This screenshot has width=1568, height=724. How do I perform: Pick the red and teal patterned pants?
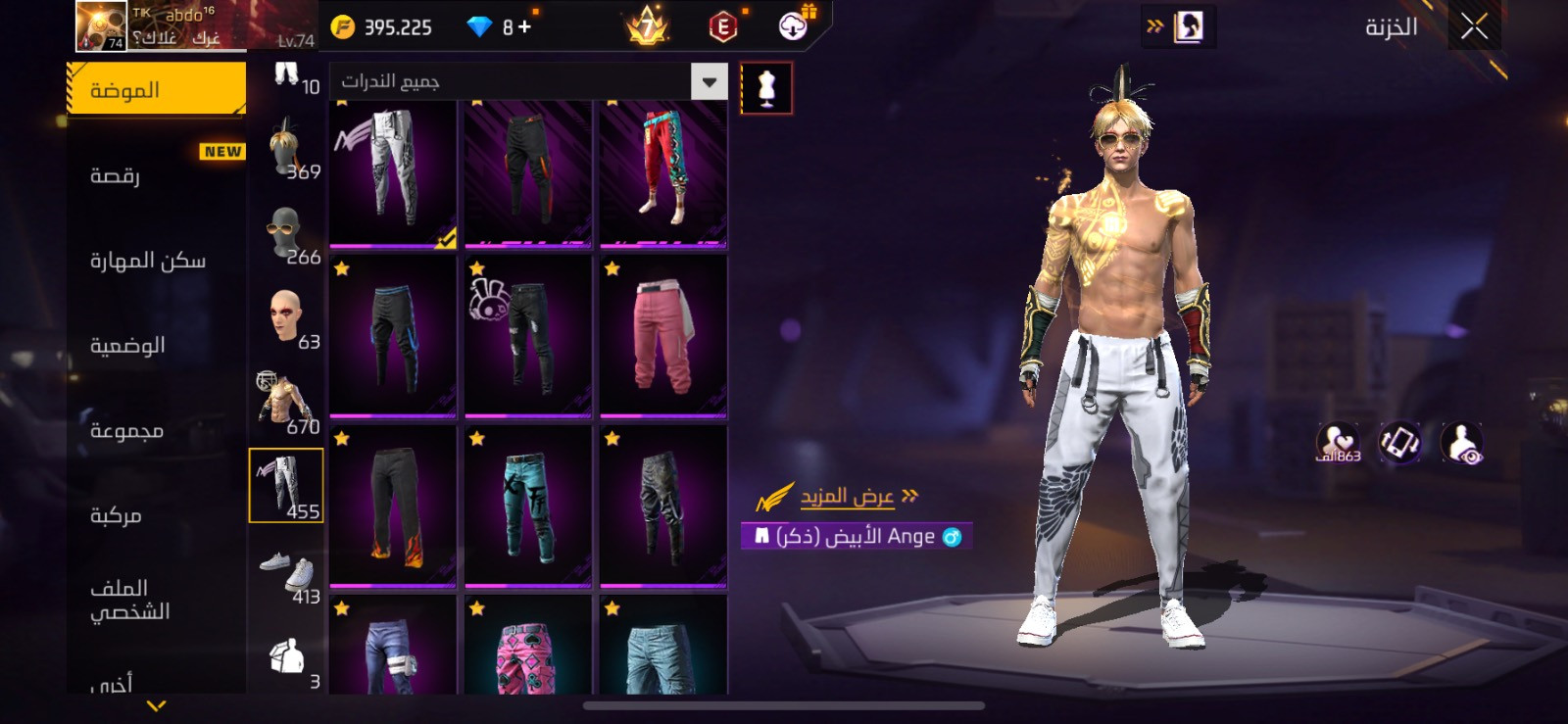(x=663, y=172)
